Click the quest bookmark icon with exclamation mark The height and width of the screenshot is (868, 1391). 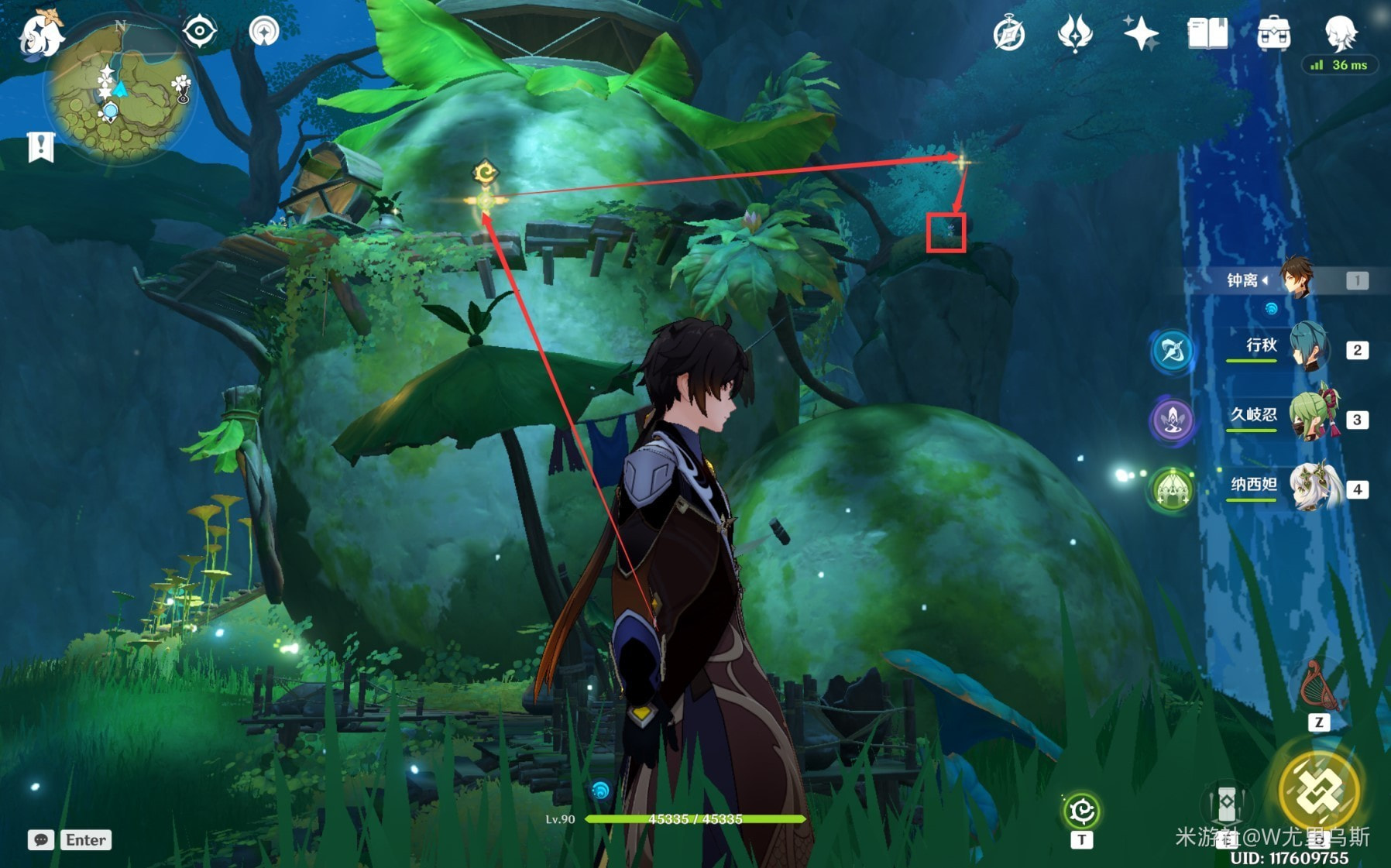point(41,146)
